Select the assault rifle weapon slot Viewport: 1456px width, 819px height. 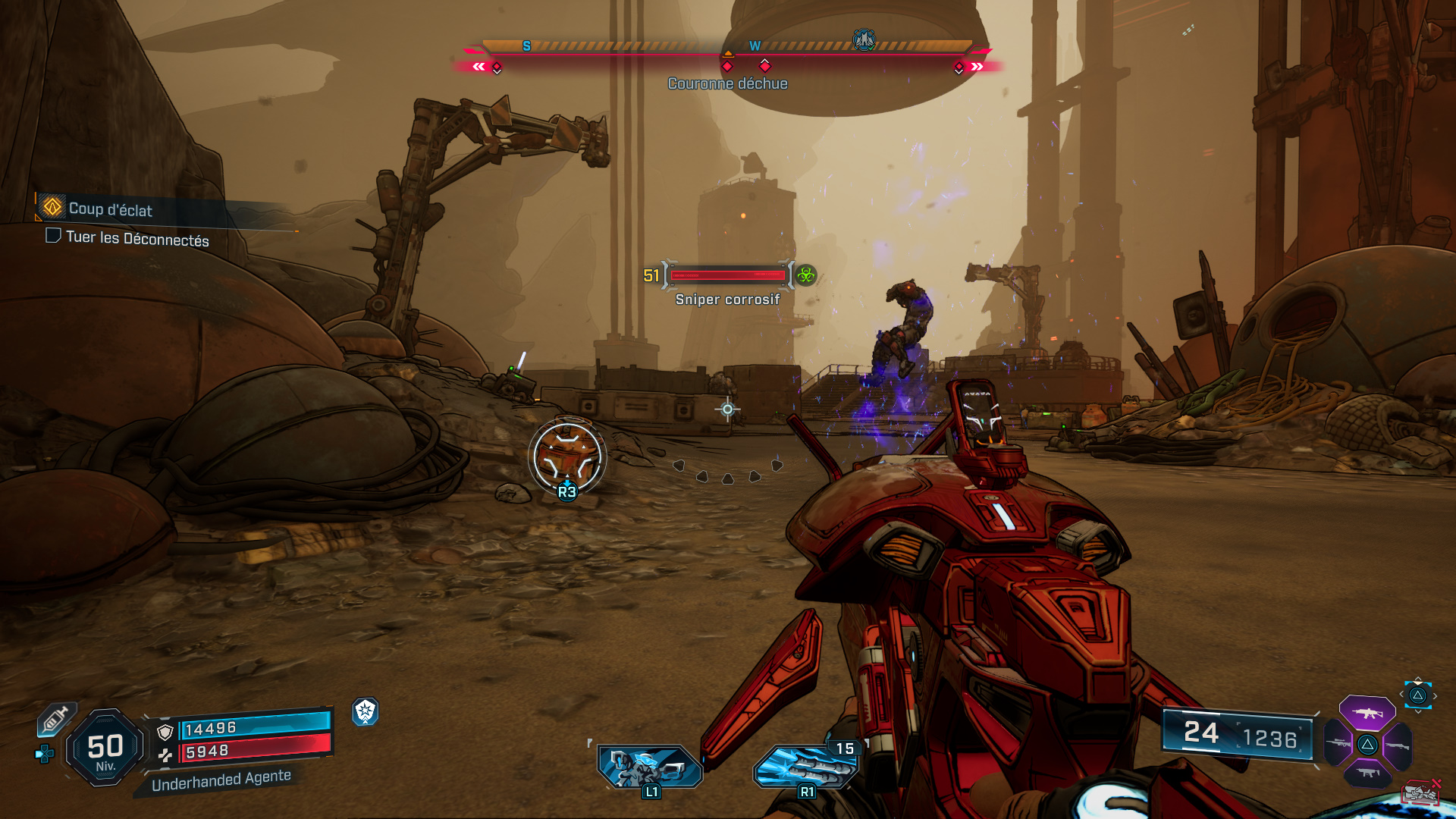1367,713
